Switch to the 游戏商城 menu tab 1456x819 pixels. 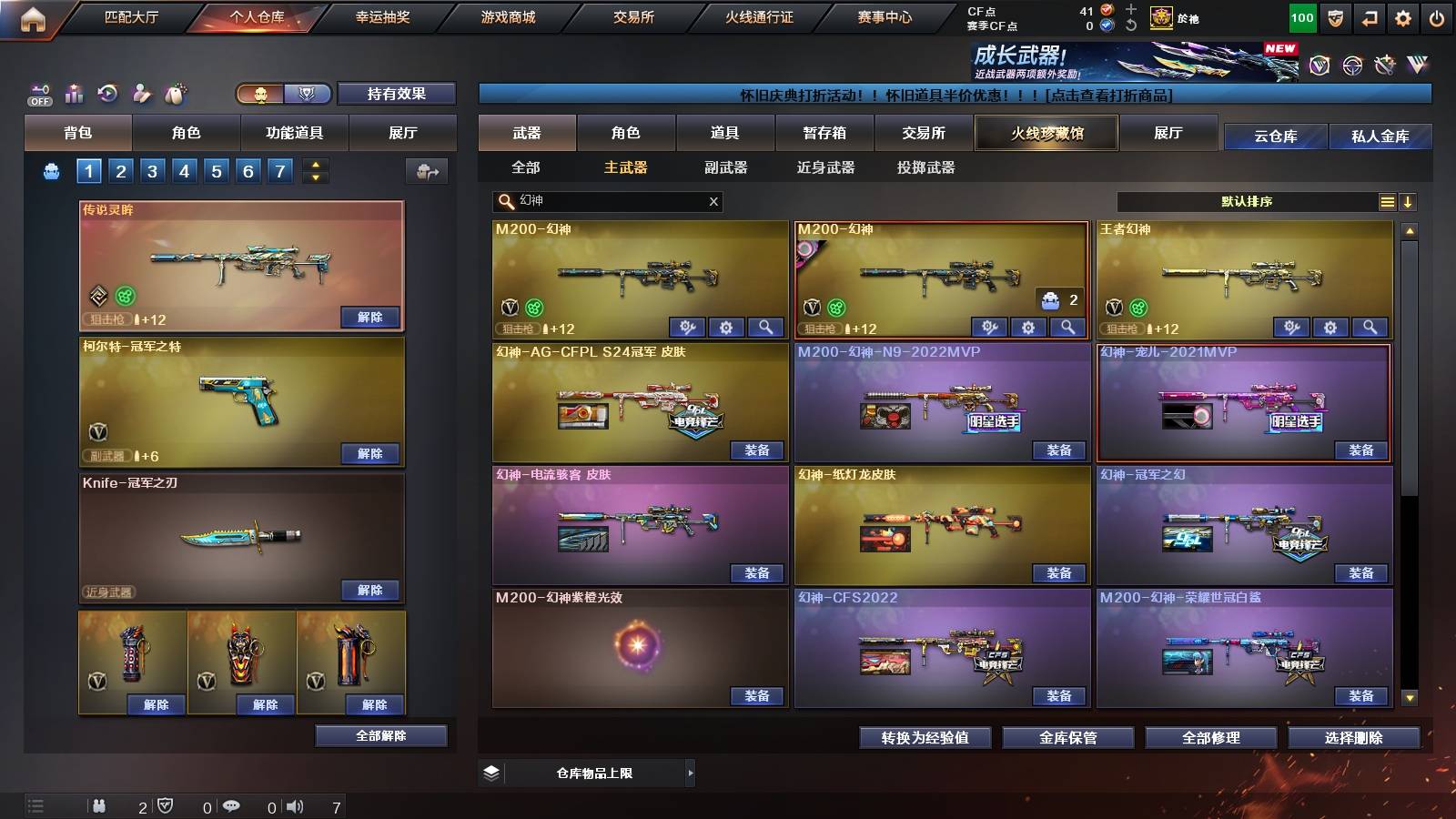click(x=508, y=16)
